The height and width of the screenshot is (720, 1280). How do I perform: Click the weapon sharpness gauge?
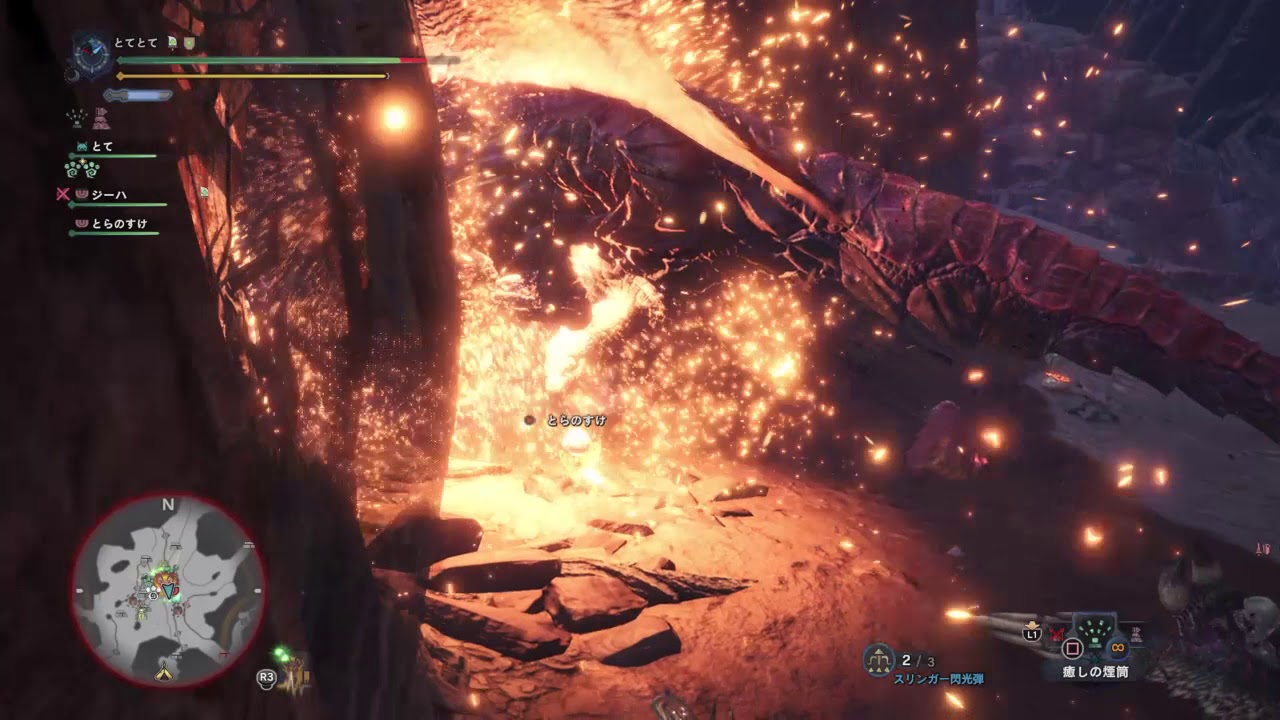[140, 95]
